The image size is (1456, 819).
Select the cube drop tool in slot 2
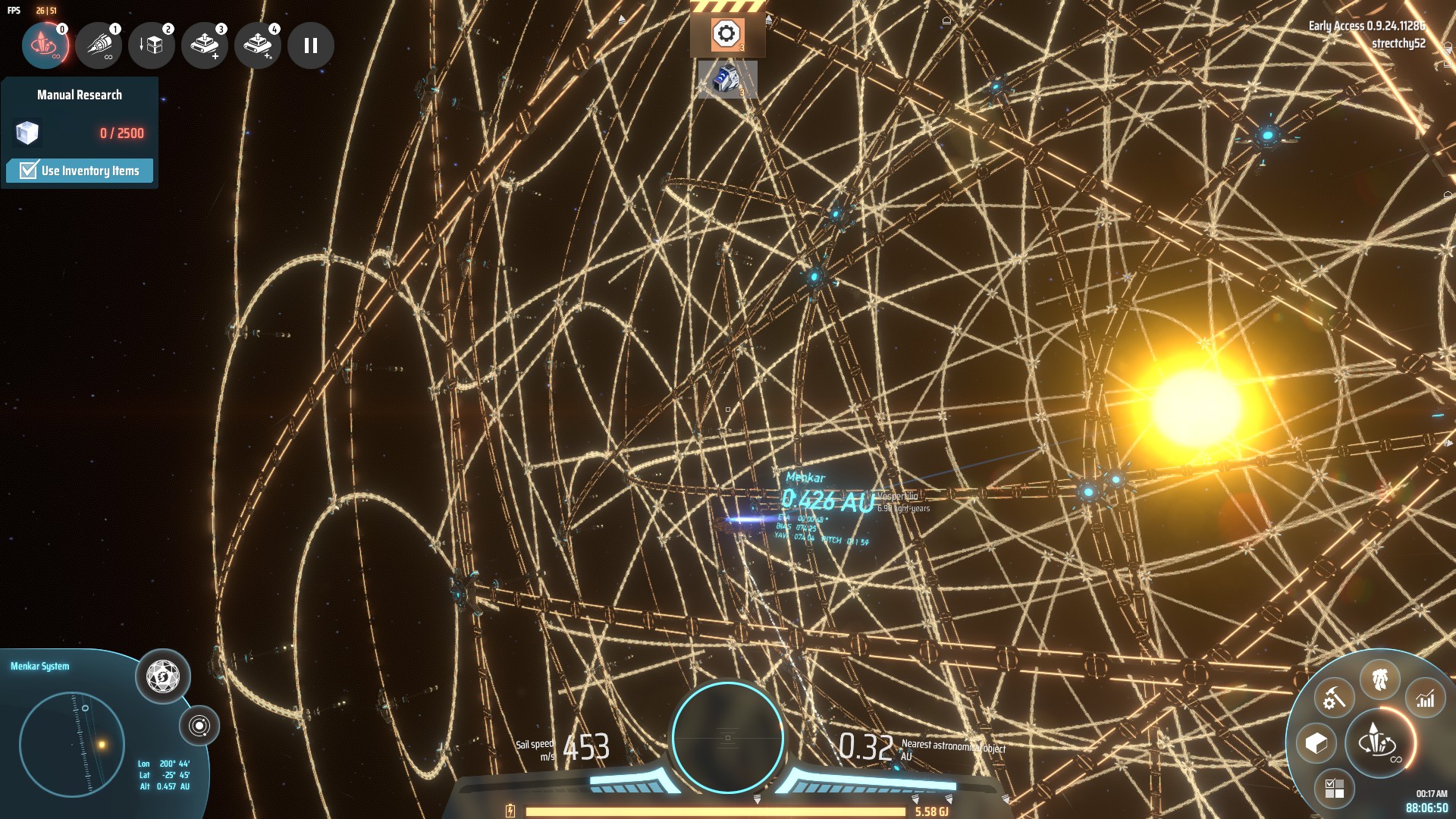coord(152,45)
